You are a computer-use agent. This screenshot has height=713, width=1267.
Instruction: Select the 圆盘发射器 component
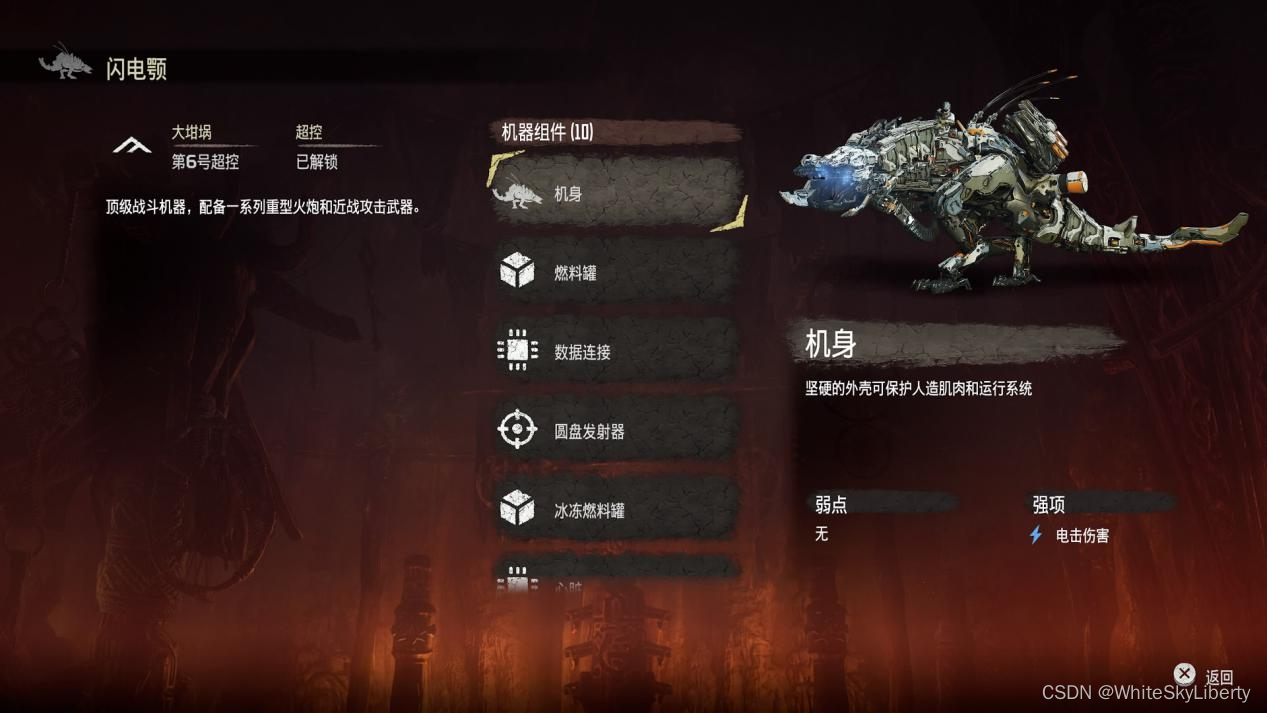[x=616, y=431]
